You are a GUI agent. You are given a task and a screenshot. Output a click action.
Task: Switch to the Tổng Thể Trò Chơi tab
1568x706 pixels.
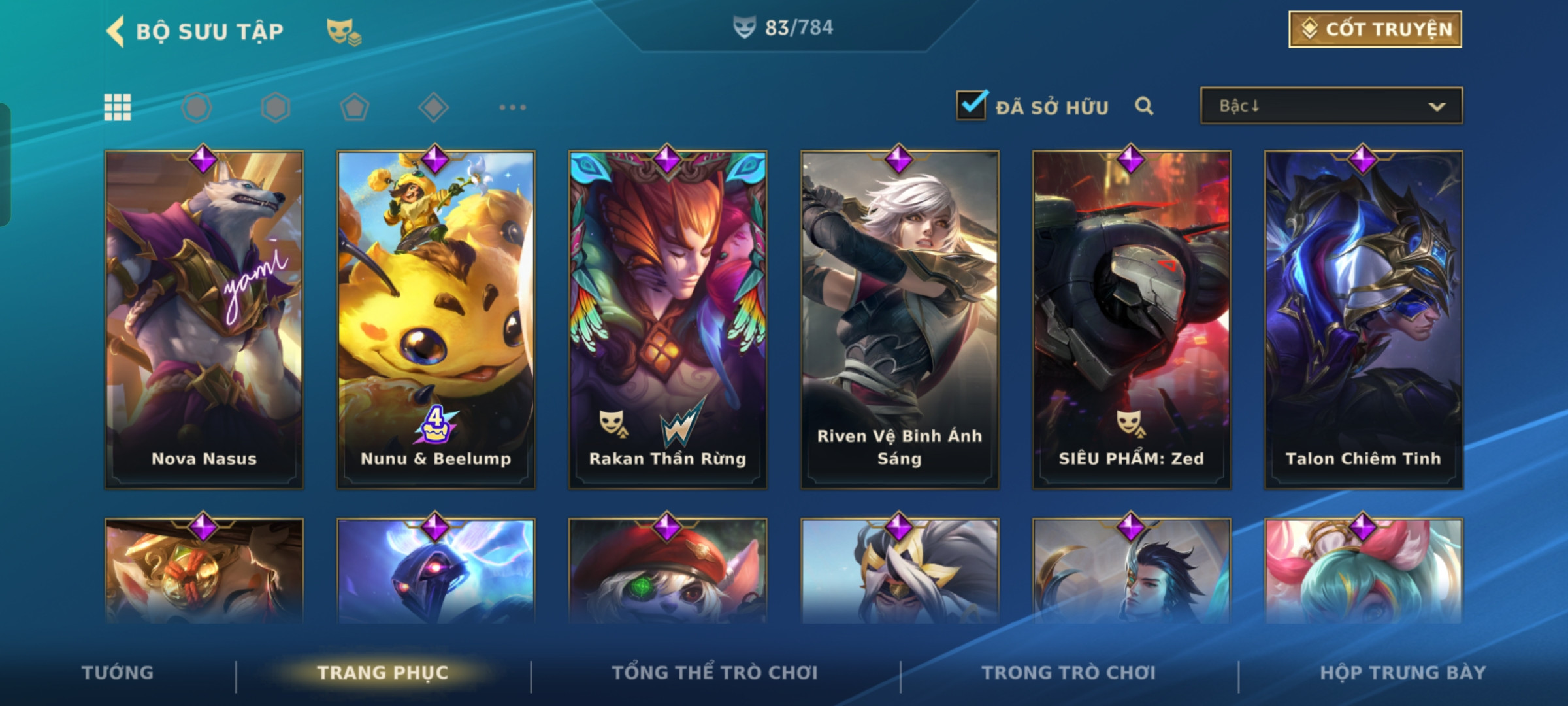715,673
